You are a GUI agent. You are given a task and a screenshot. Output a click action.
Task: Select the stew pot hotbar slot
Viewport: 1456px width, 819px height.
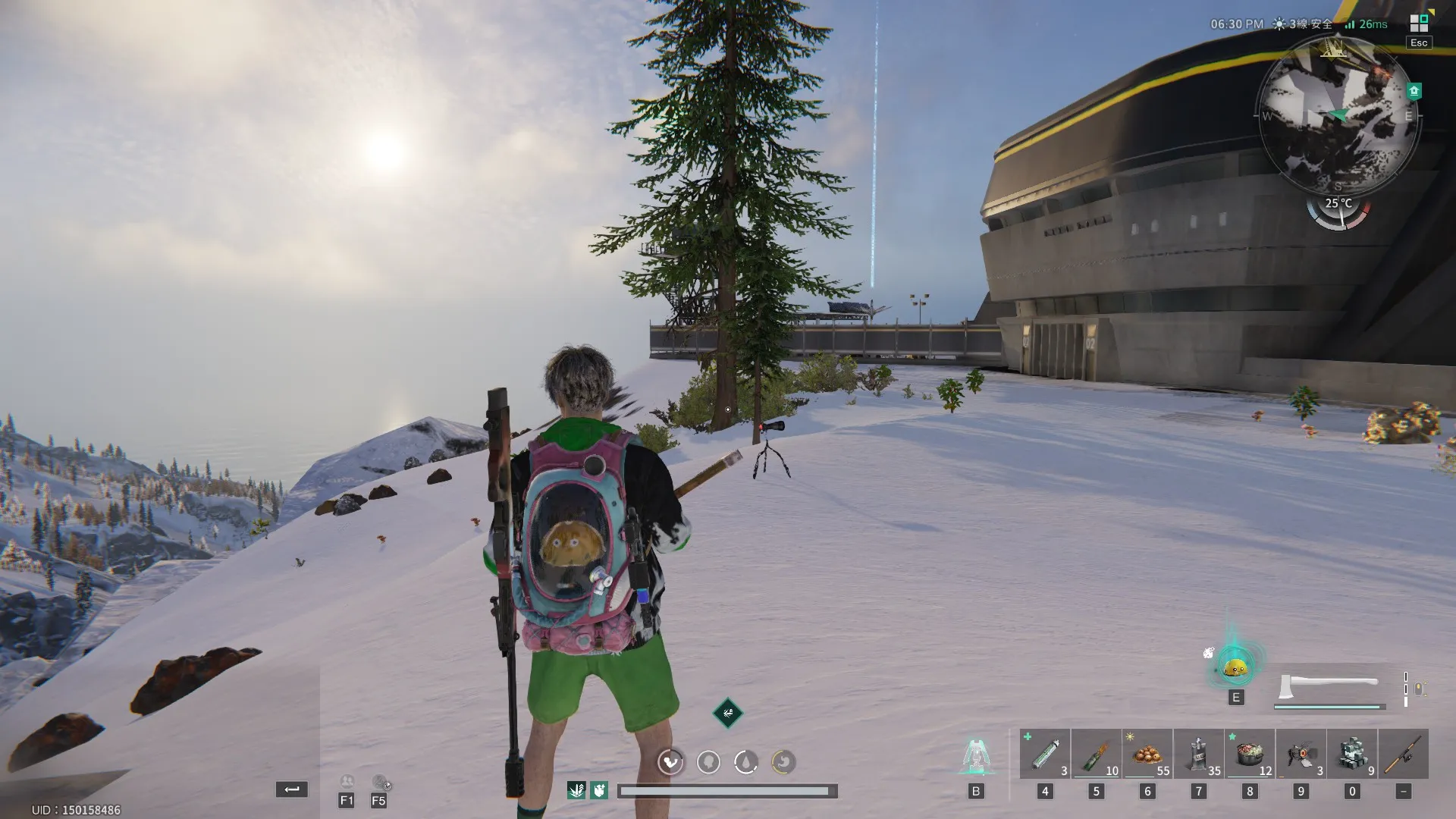1250,754
